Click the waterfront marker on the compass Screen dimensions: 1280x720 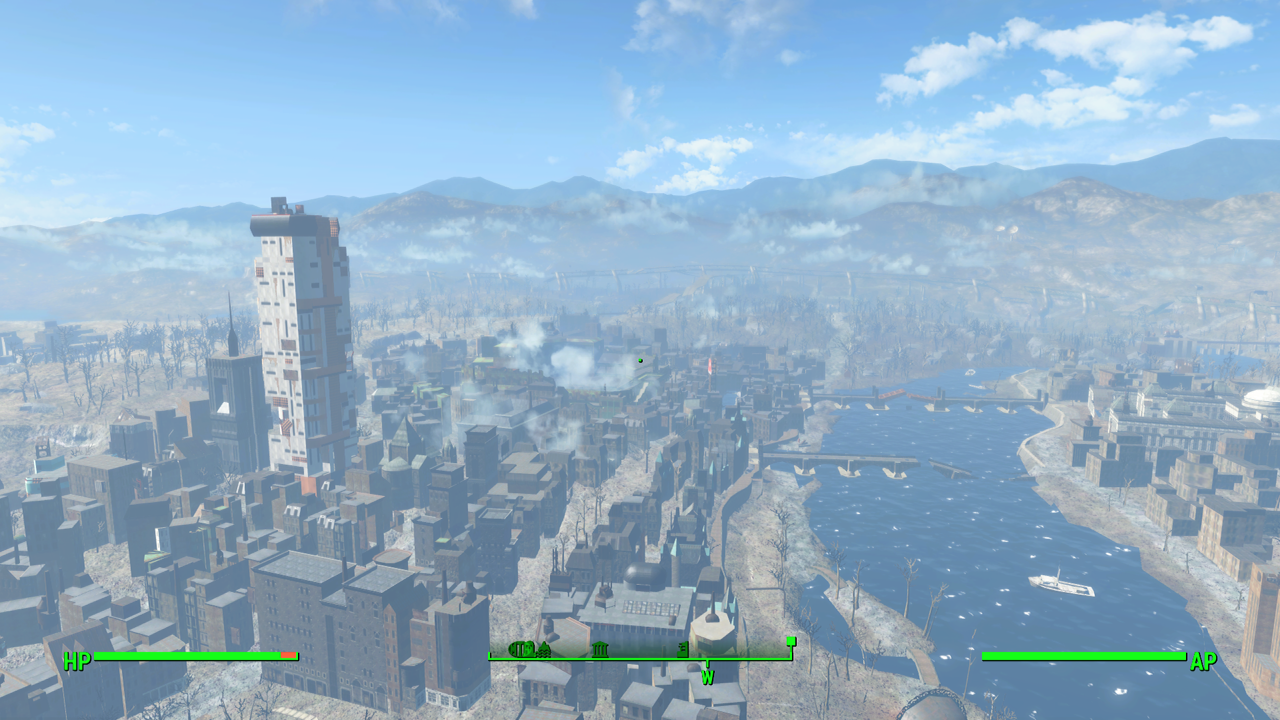(x=544, y=650)
